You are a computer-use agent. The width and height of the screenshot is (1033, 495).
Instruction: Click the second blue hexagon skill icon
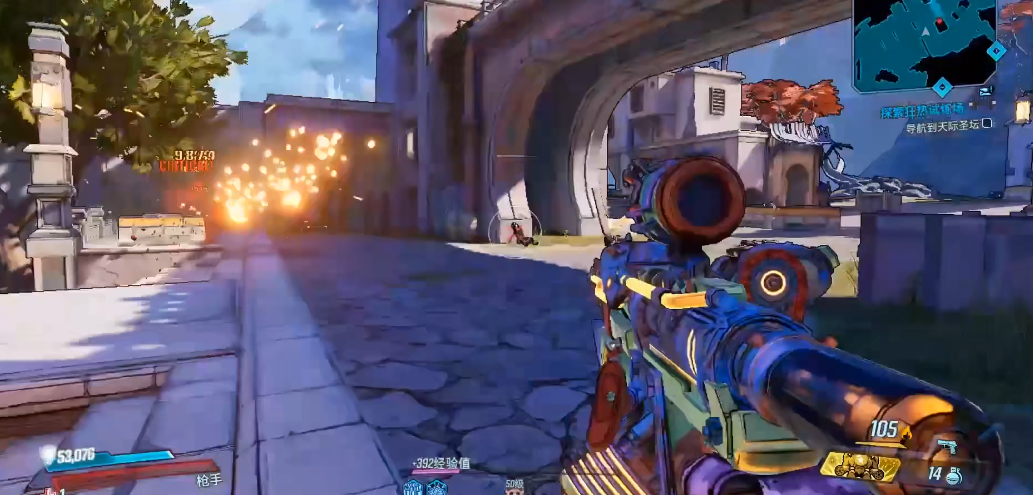438,487
